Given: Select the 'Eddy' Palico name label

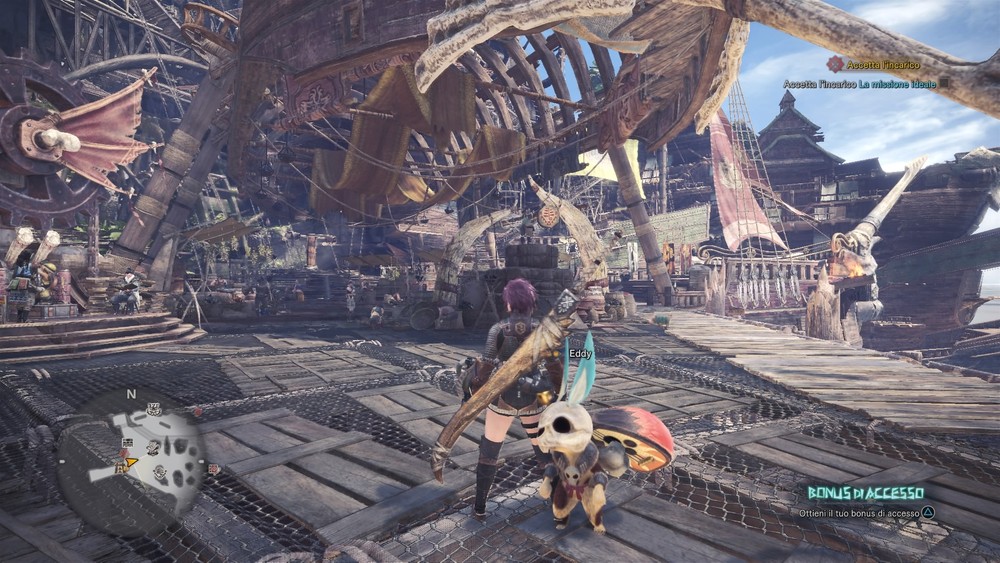Looking at the screenshot, I should (580, 353).
